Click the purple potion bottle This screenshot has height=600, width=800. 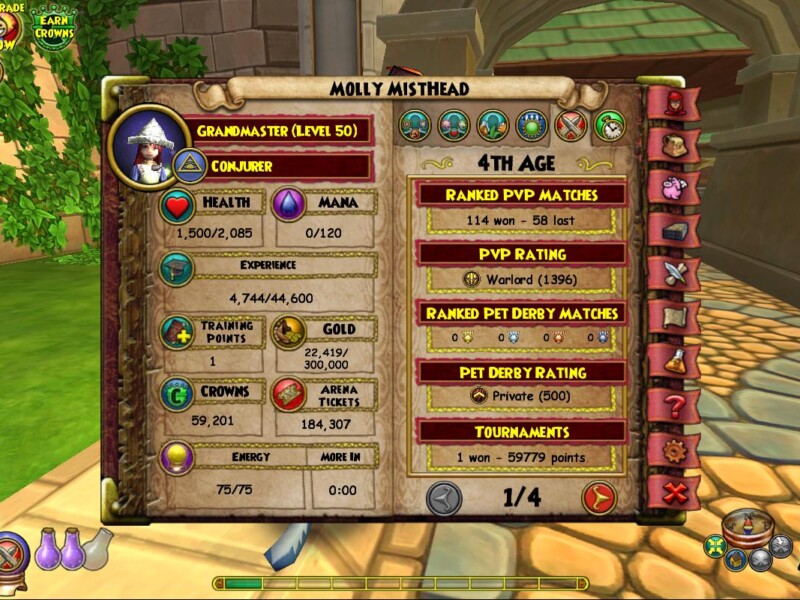click(48, 548)
